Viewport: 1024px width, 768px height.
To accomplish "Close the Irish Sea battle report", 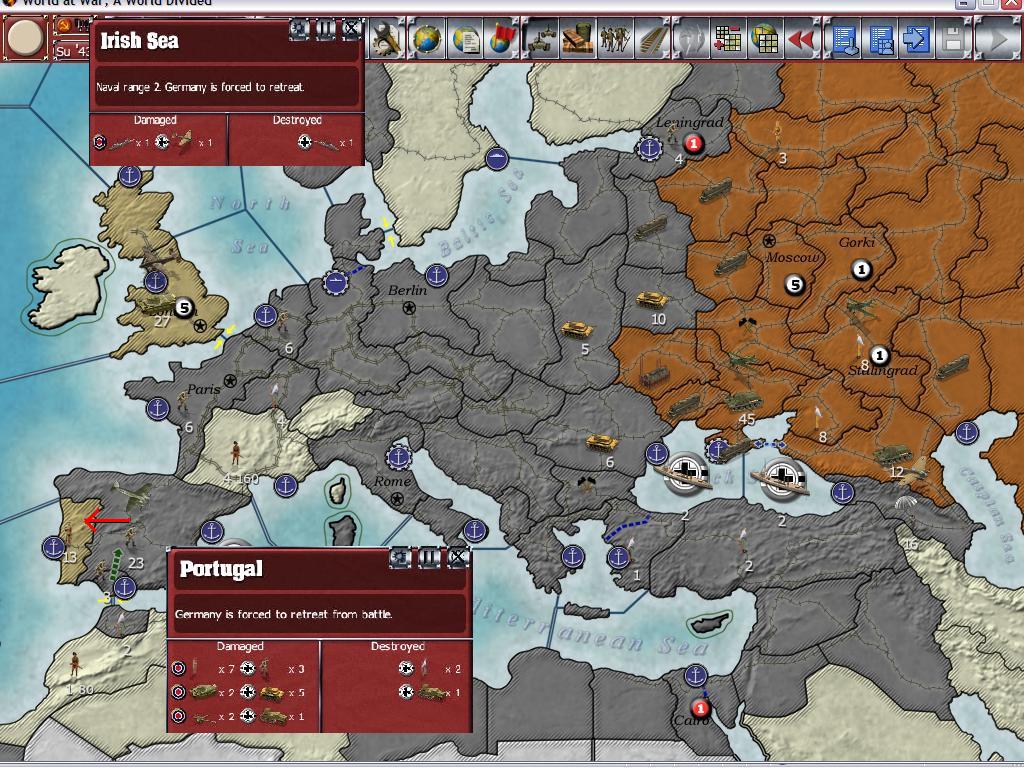I will coord(352,29).
